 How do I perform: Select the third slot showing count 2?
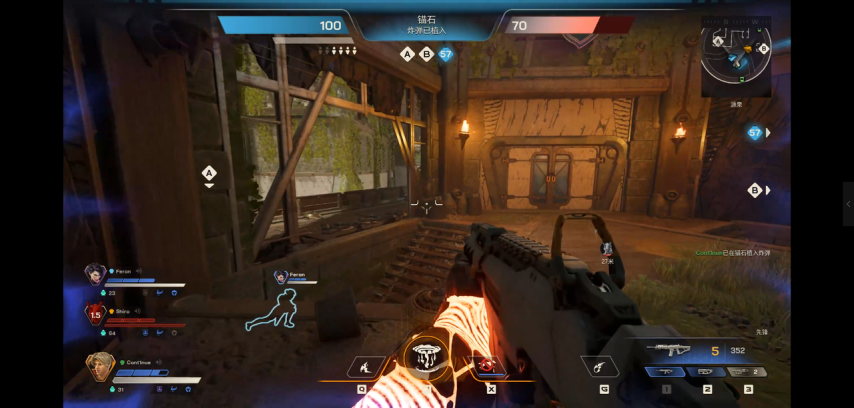pyautogui.click(x=748, y=372)
